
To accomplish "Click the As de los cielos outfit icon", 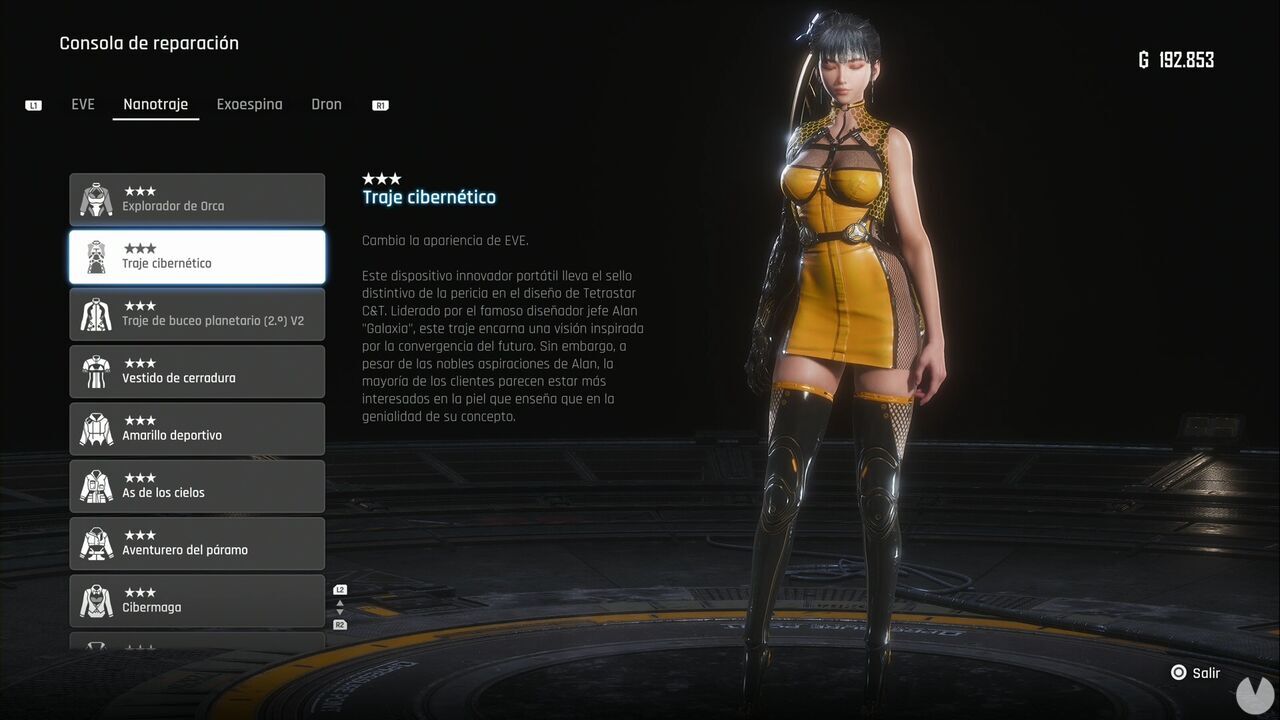I will click(x=95, y=485).
